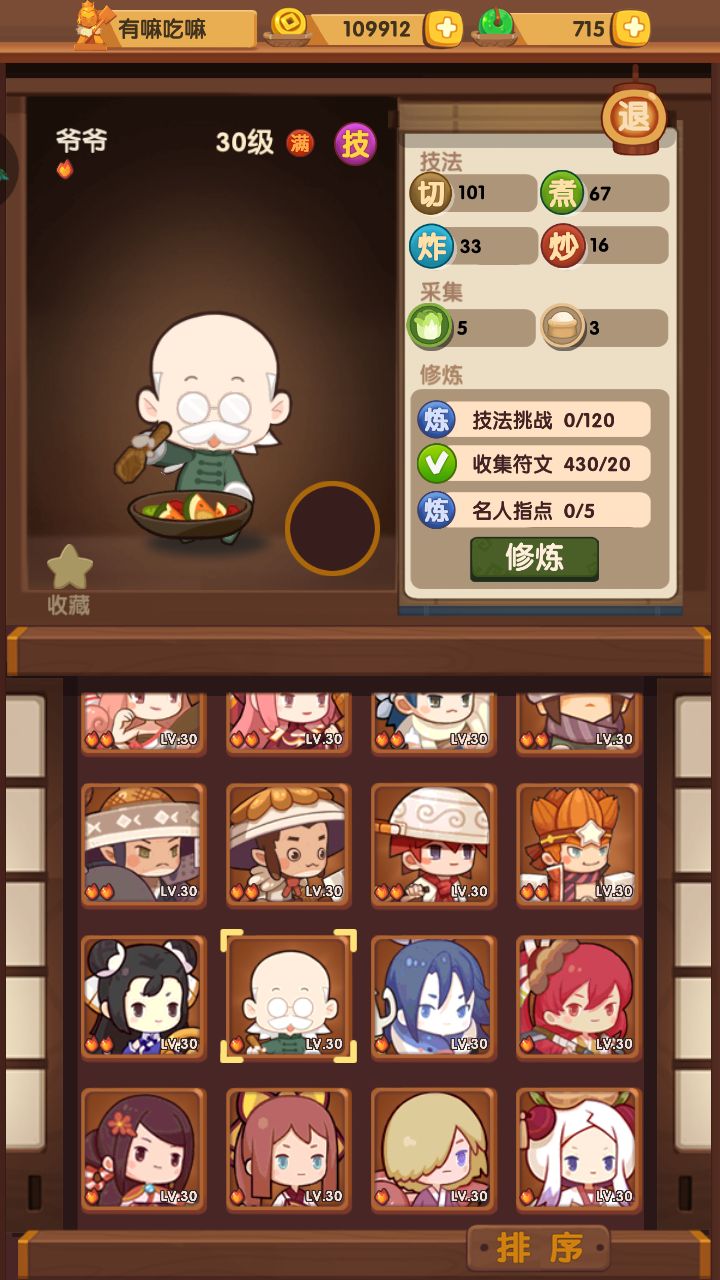Select the blue-haired chef portrait
The image size is (720, 1280).
click(433, 996)
